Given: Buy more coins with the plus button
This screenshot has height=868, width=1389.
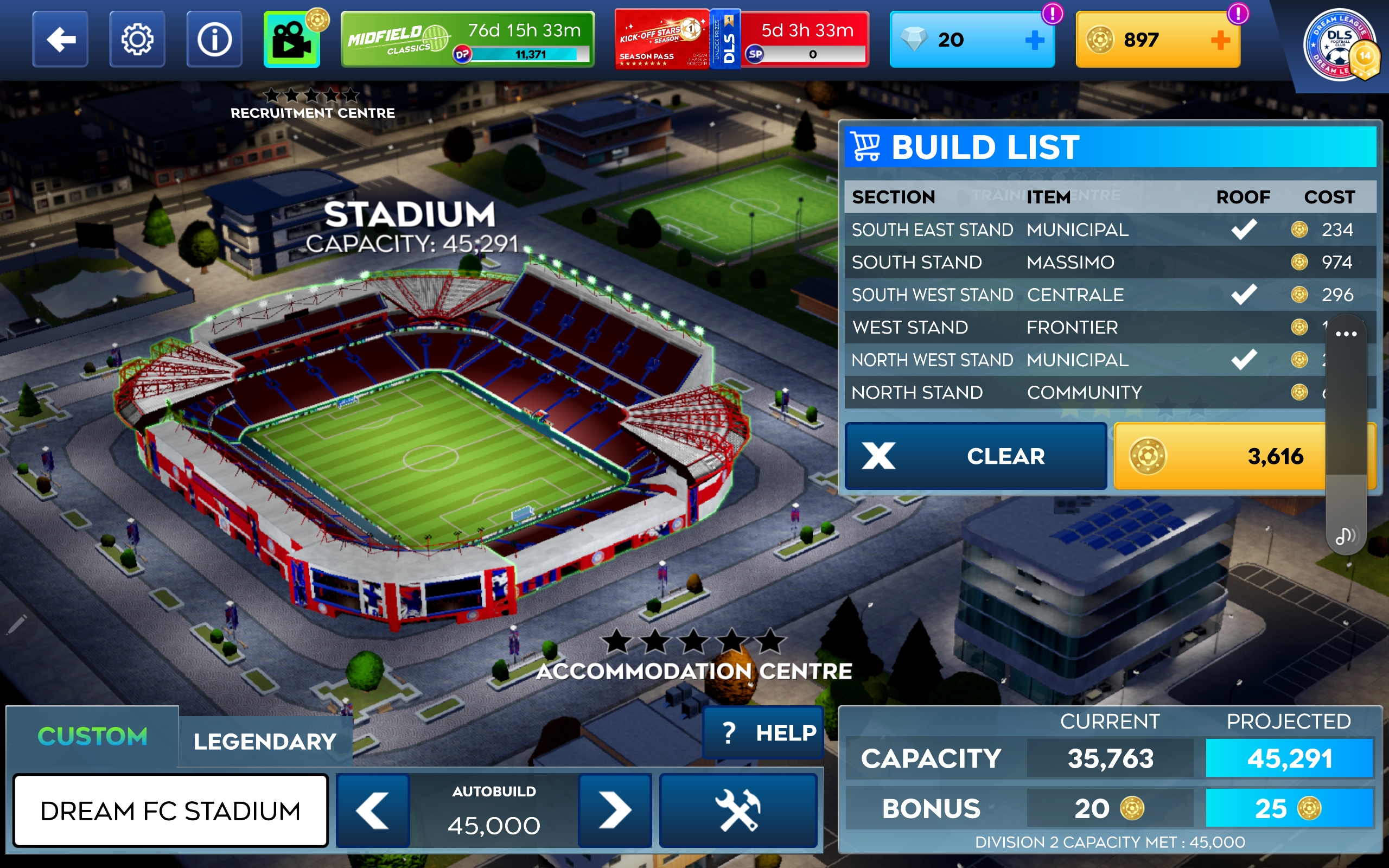Looking at the screenshot, I should 1220,40.
